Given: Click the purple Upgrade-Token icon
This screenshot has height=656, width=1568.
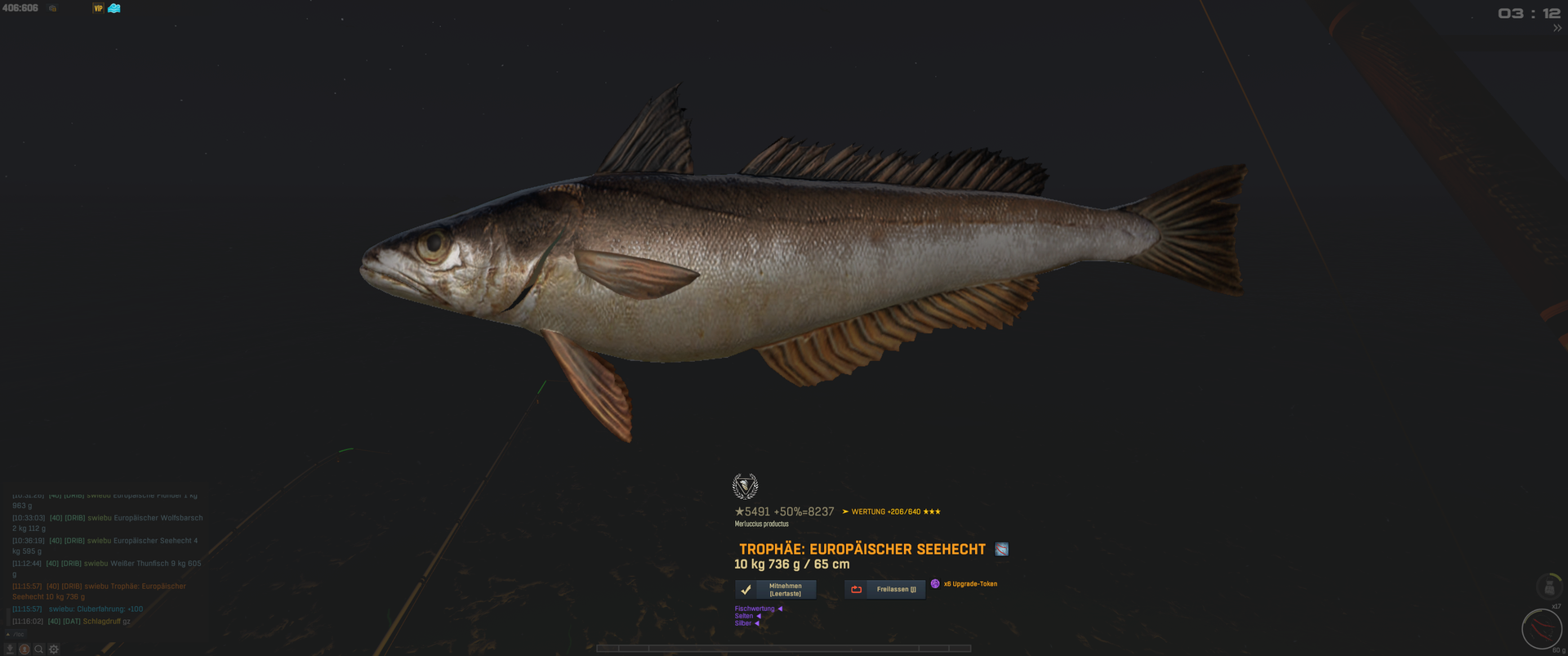Looking at the screenshot, I should (x=935, y=584).
